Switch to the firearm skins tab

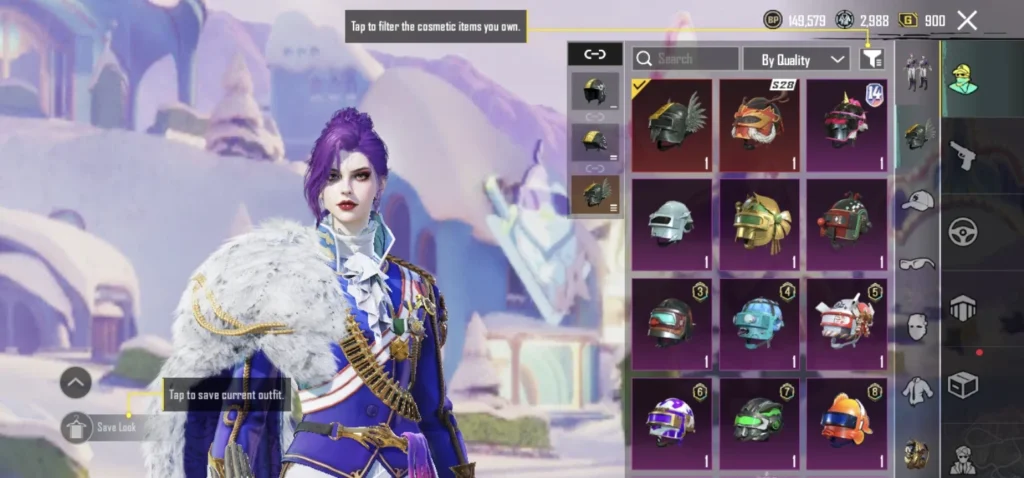(x=962, y=155)
